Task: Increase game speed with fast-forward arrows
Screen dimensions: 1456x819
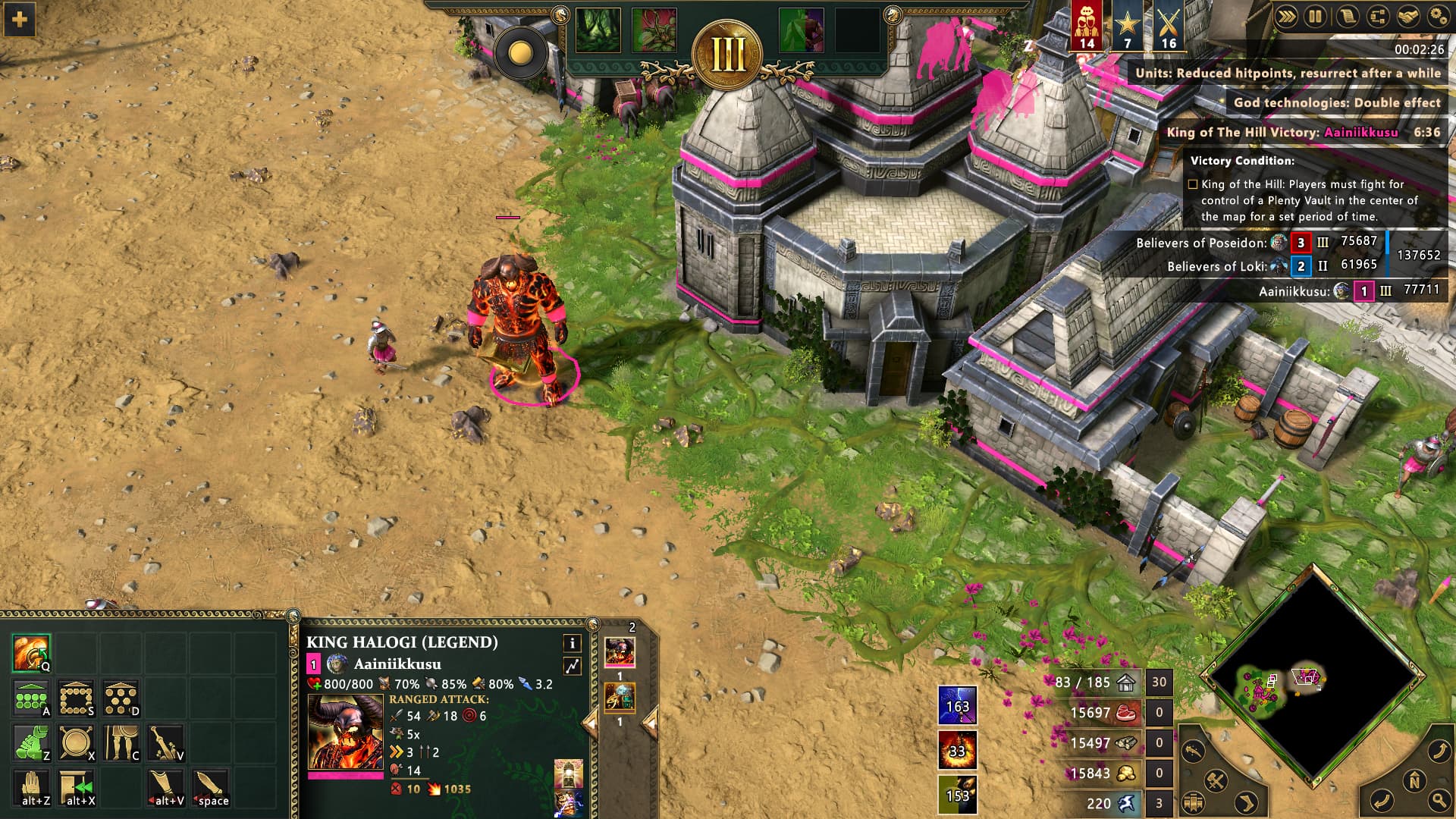Action: tap(1286, 16)
